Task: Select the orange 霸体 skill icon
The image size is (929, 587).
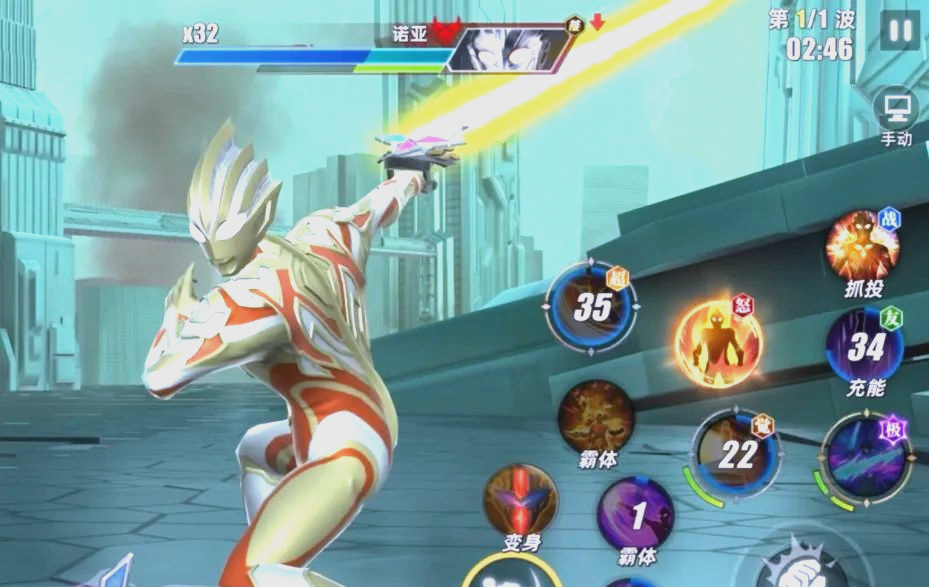Action: (596, 417)
